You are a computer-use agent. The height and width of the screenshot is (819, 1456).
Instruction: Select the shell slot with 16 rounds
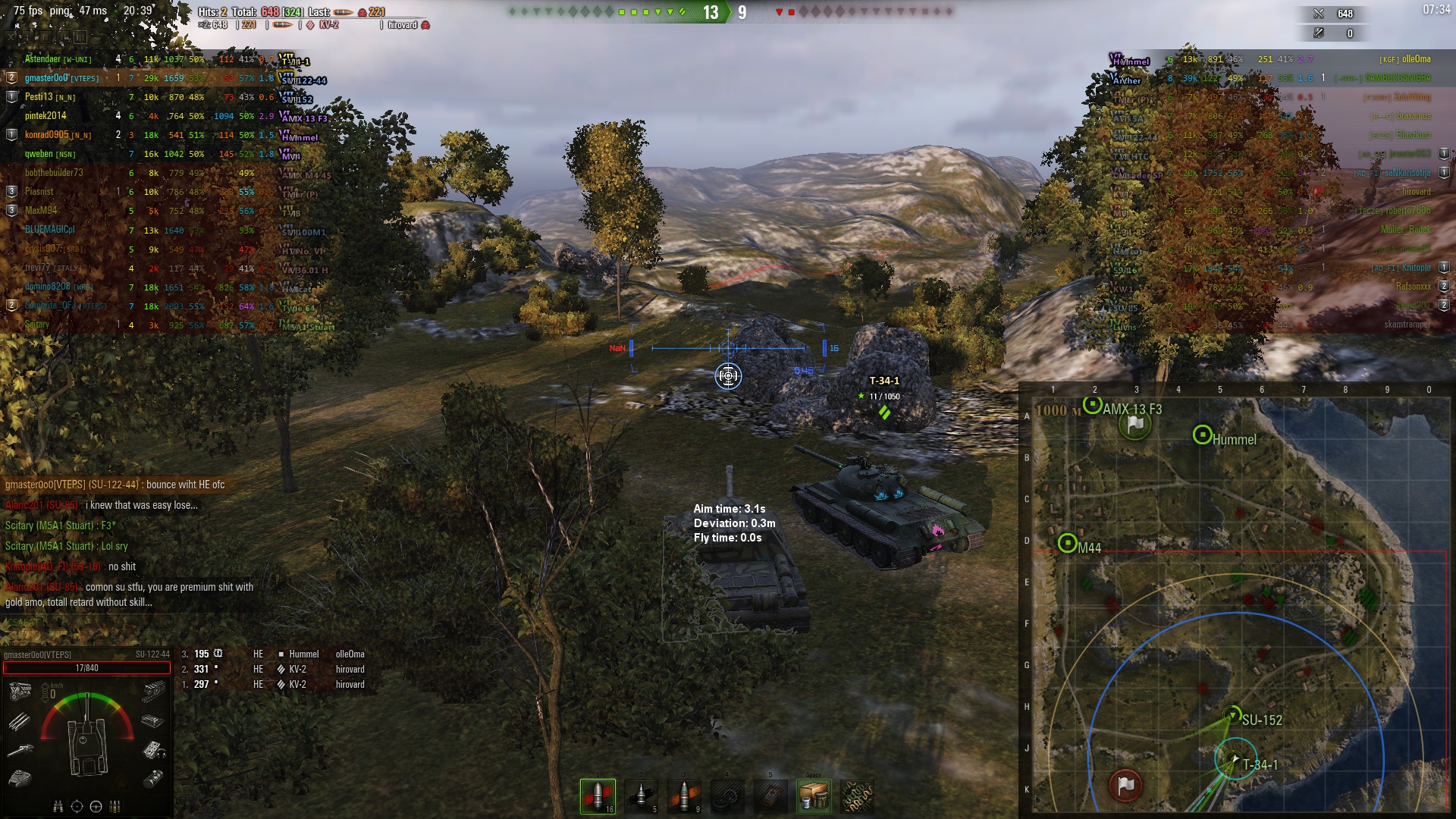[598, 796]
